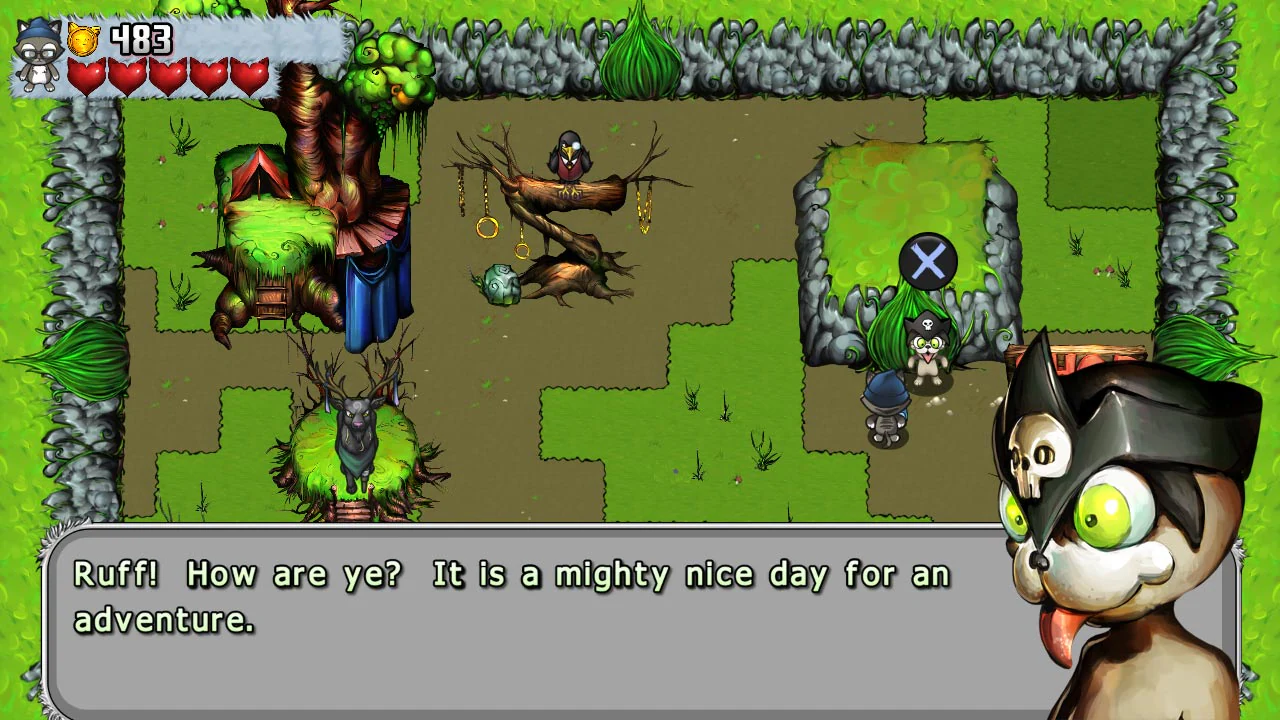Select the skull on the portrait's hat
Viewport: 1280px width, 720px height.
pyautogui.click(x=1036, y=459)
